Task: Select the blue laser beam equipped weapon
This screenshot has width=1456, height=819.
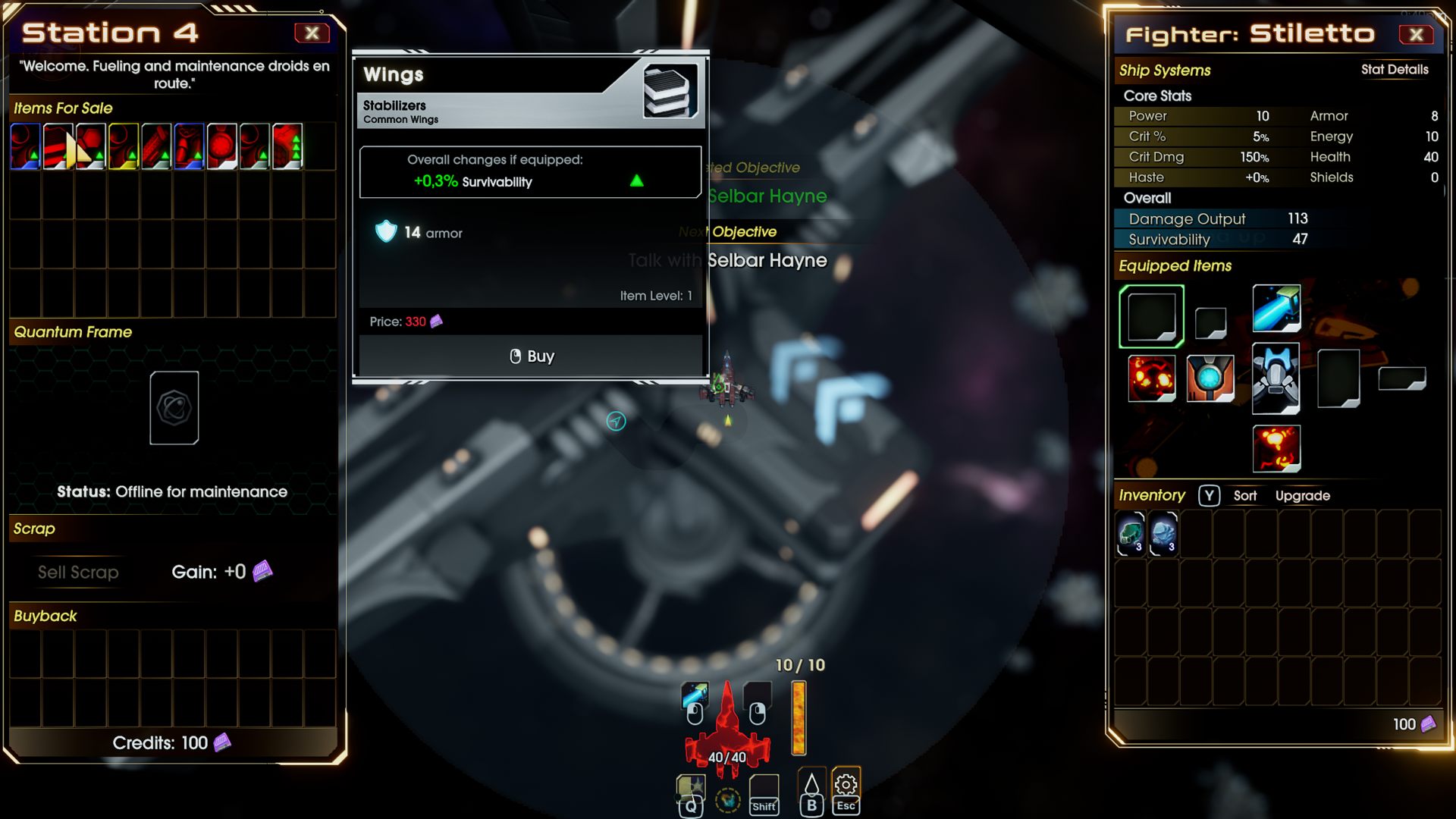Action: pyautogui.click(x=1276, y=309)
